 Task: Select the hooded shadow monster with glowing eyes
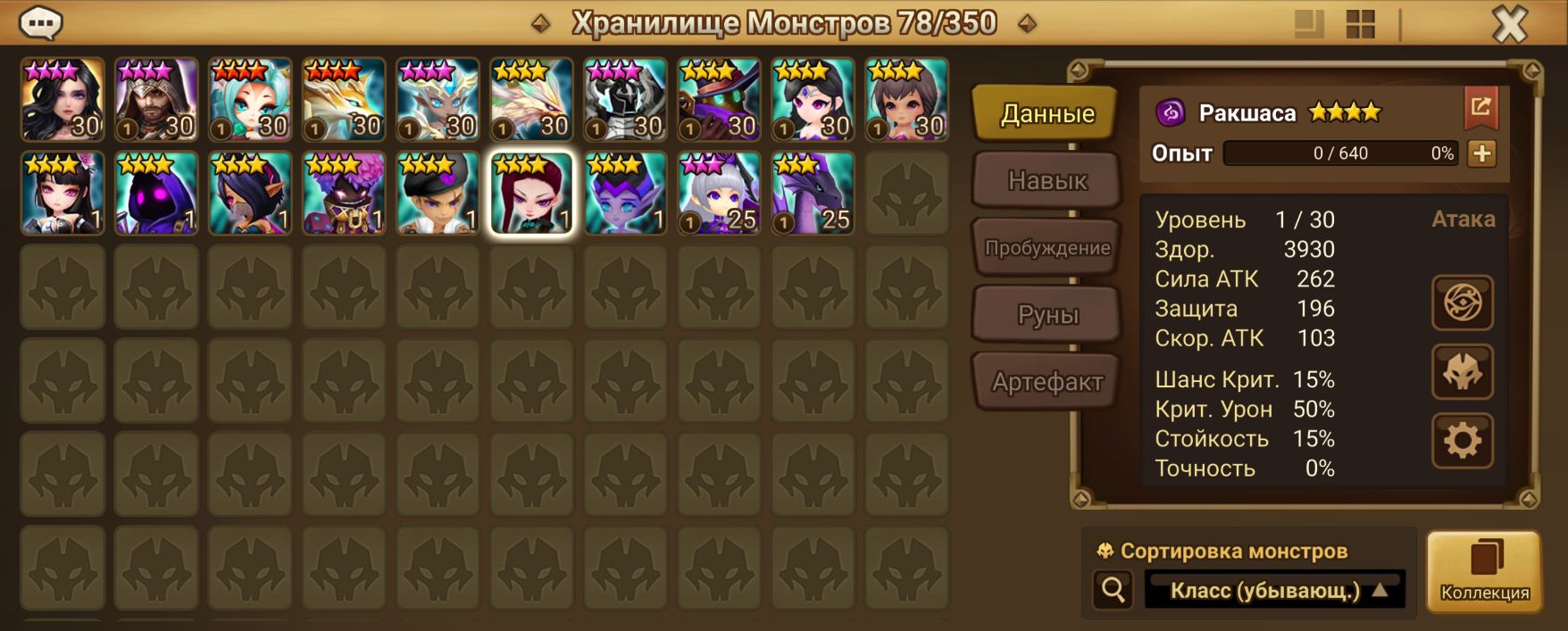coord(156,194)
